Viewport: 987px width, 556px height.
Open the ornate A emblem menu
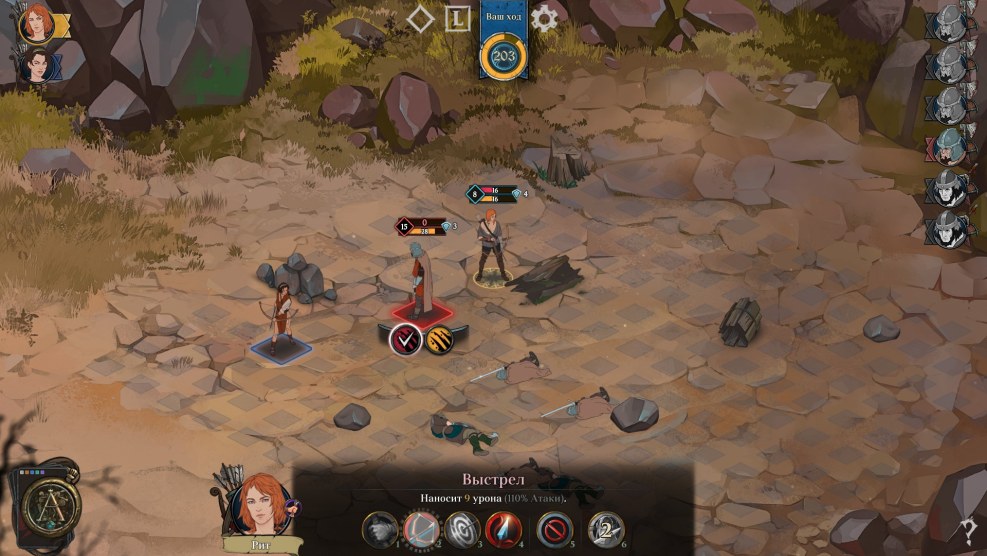45,502
